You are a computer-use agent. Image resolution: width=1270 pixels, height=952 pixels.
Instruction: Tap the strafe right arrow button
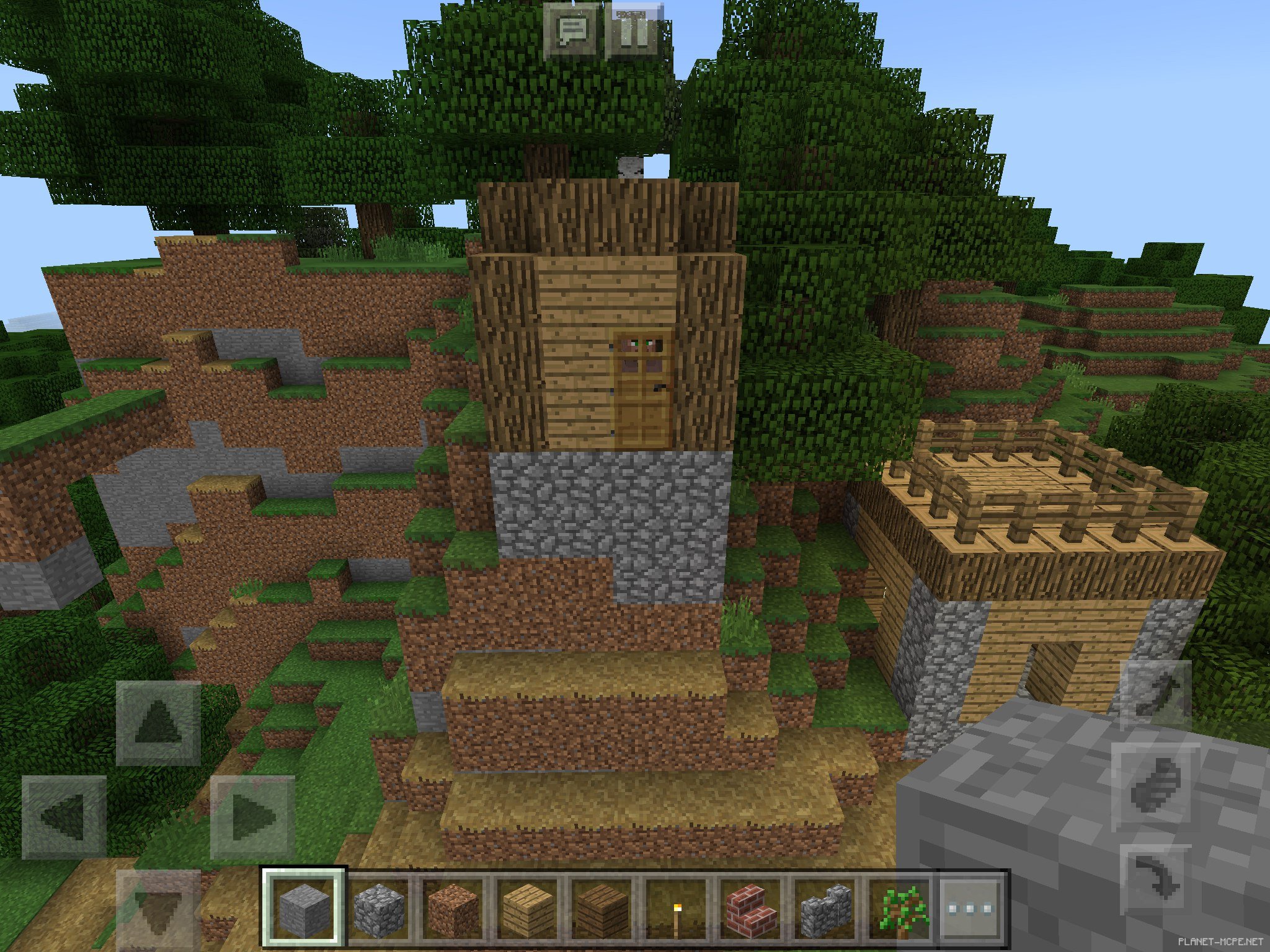(x=252, y=816)
